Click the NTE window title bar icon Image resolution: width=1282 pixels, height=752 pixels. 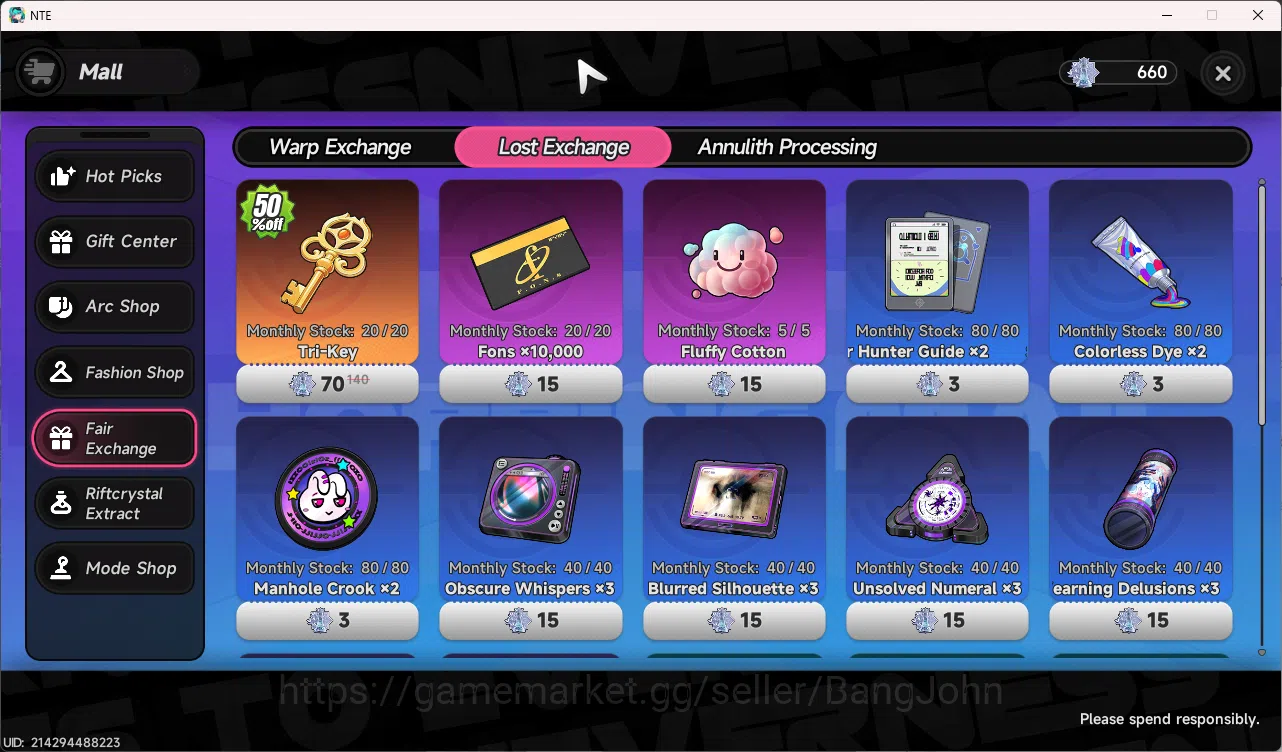[16, 15]
